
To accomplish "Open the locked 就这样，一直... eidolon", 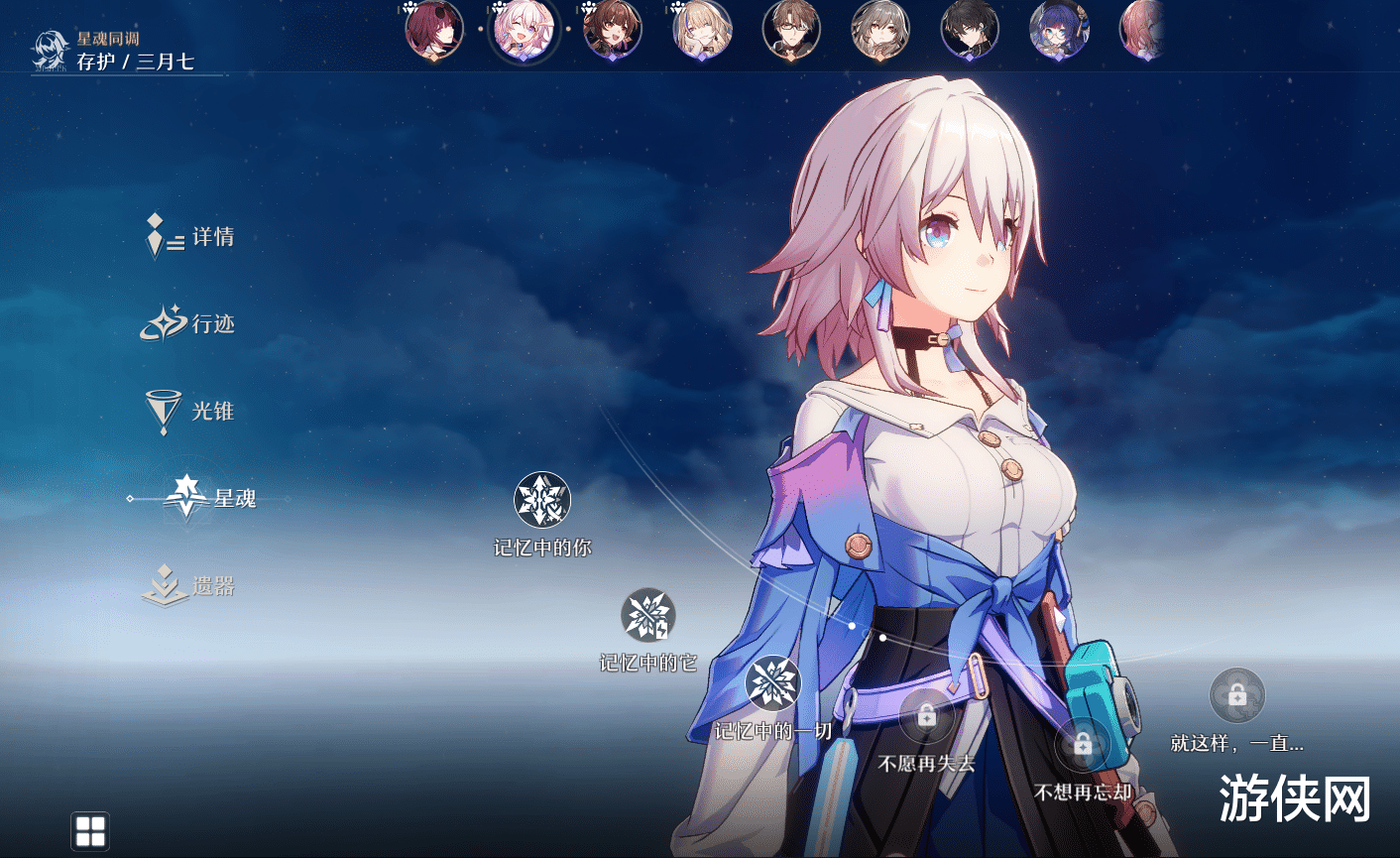I will (1236, 696).
